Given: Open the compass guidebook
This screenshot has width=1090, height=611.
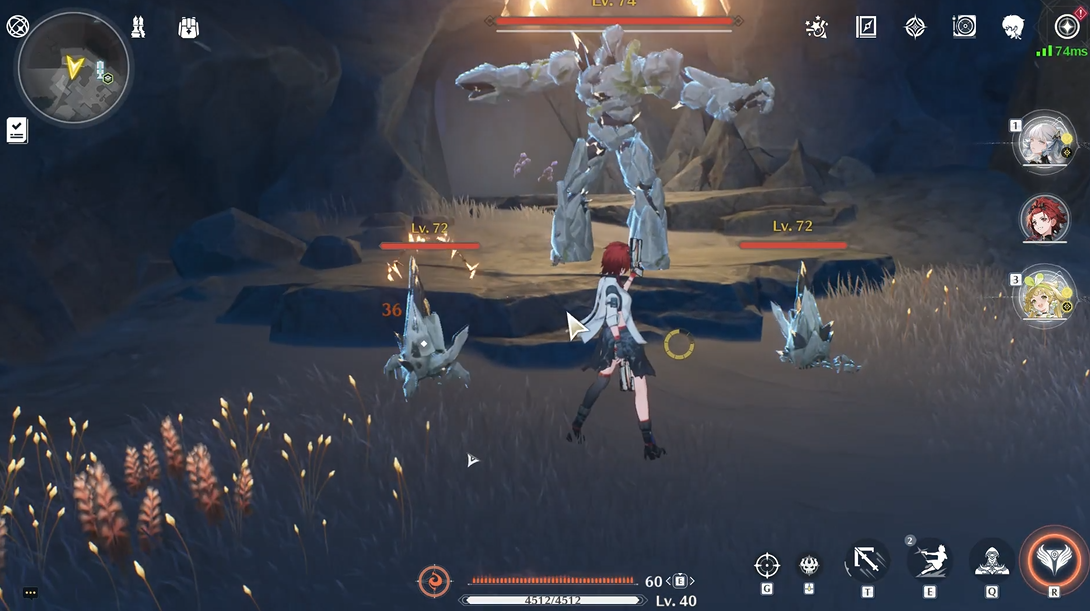Looking at the screenshot, I should [x=866, y=28].
